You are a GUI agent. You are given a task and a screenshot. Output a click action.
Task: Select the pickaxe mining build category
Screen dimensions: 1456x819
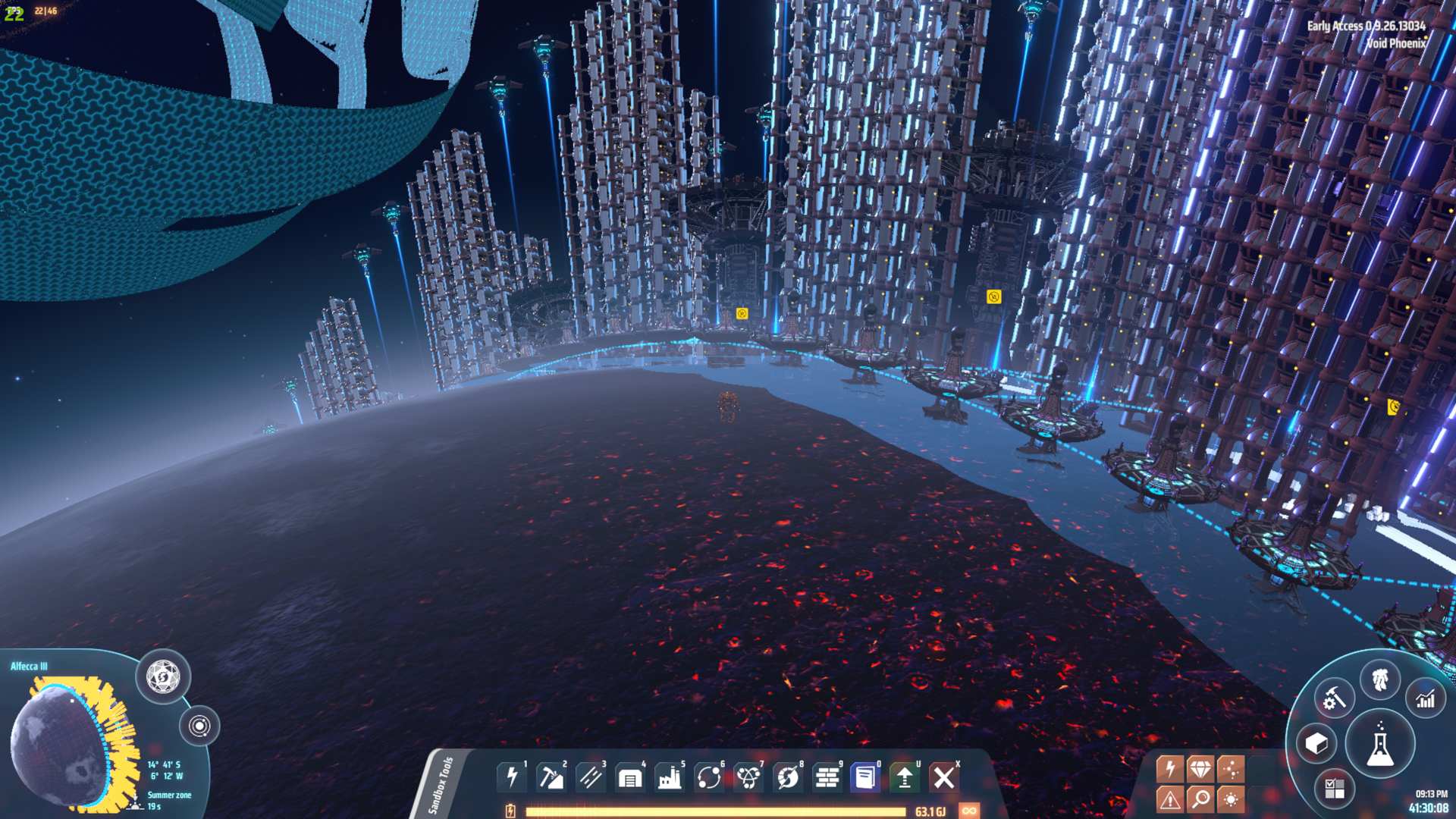[551, 777]
